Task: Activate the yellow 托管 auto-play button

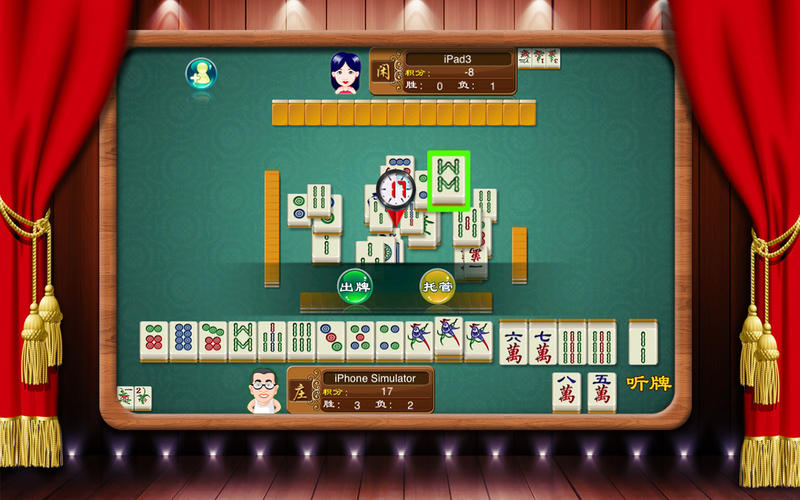Action: tap(437, 286)
